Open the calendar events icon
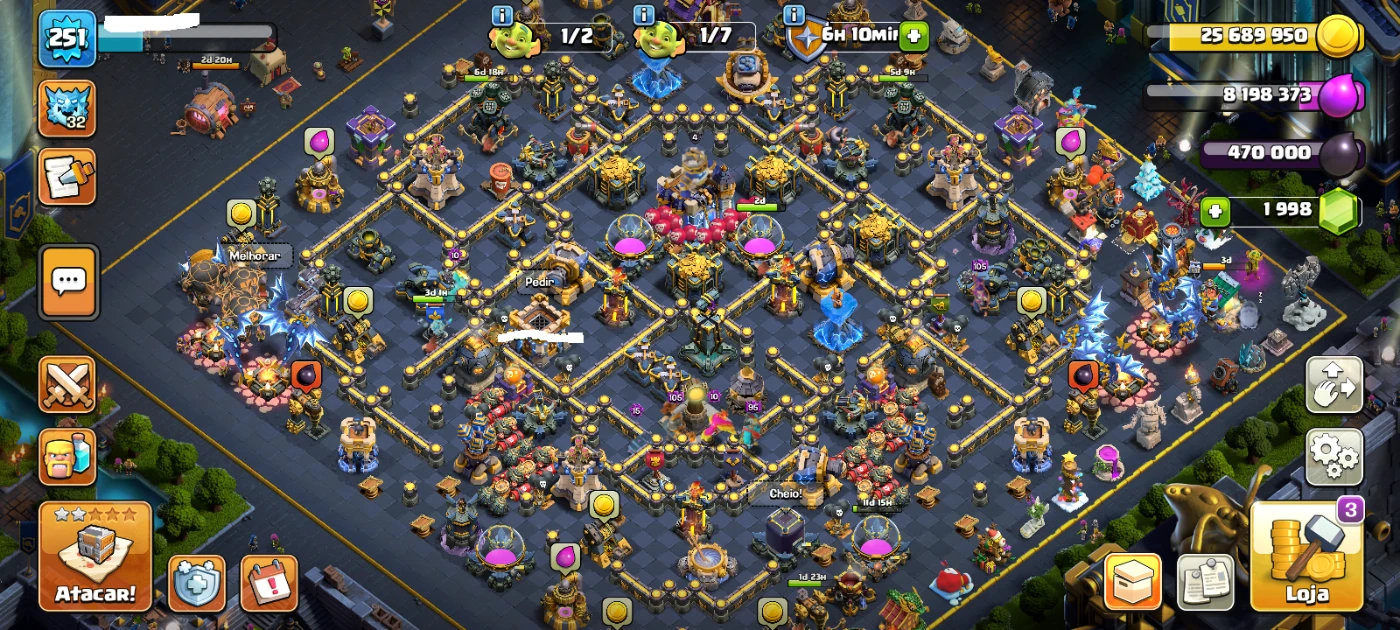The width and height of the screenshot is (1400, 630). tap(269, 582)
